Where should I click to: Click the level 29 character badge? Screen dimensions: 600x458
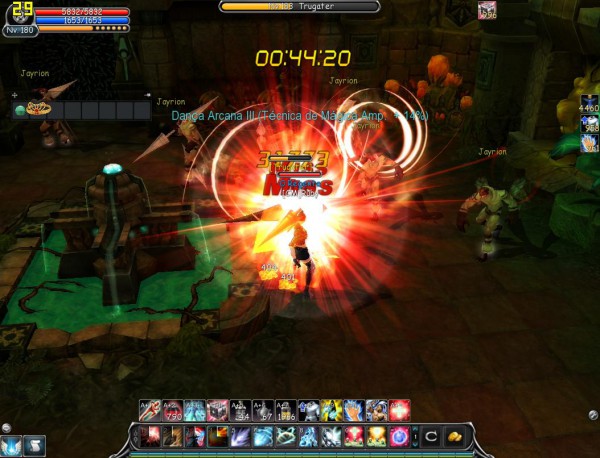pos(17,12)
